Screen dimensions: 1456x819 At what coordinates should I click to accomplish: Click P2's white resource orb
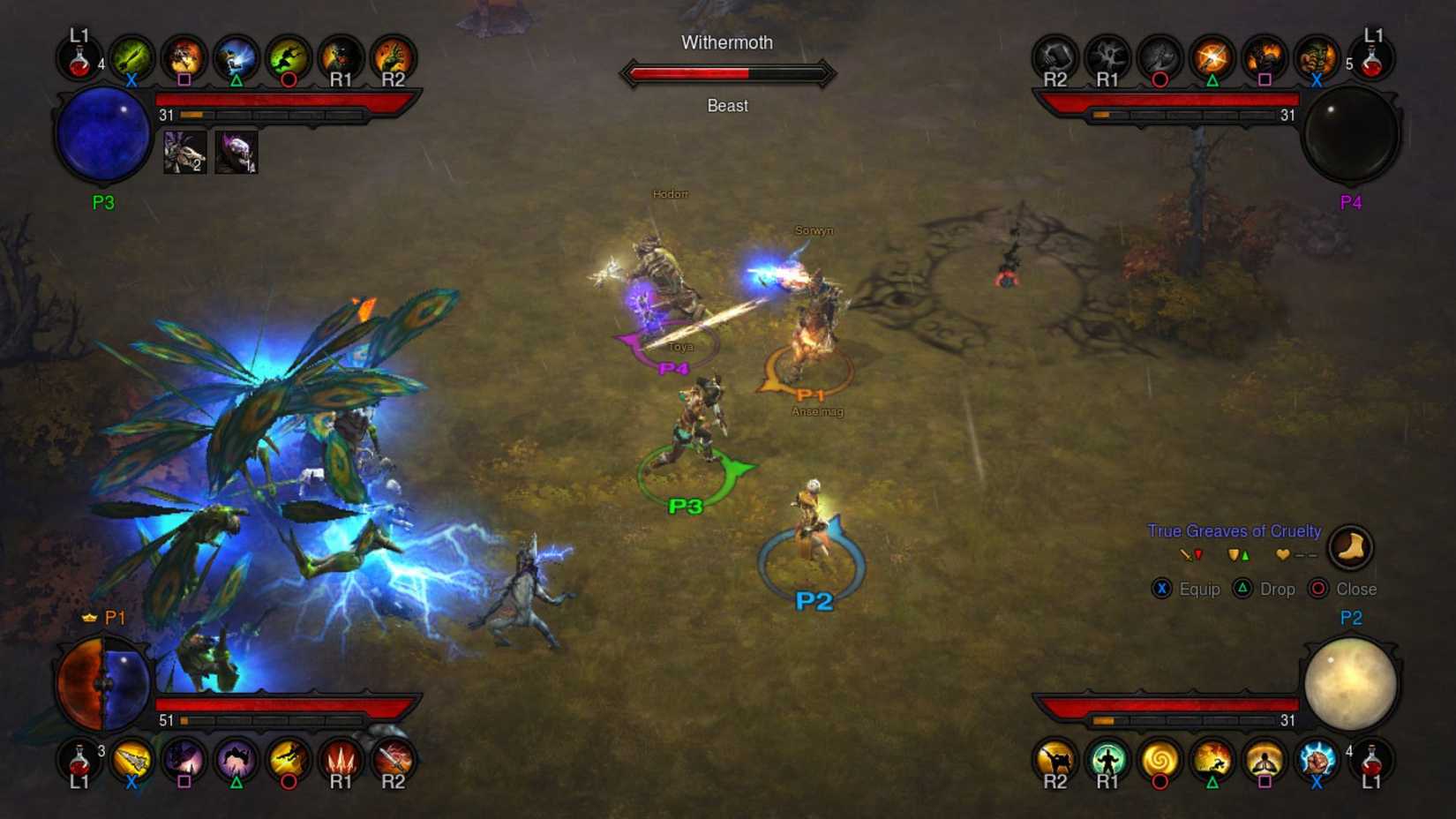pyautogui.click(x=1352, y=684)
